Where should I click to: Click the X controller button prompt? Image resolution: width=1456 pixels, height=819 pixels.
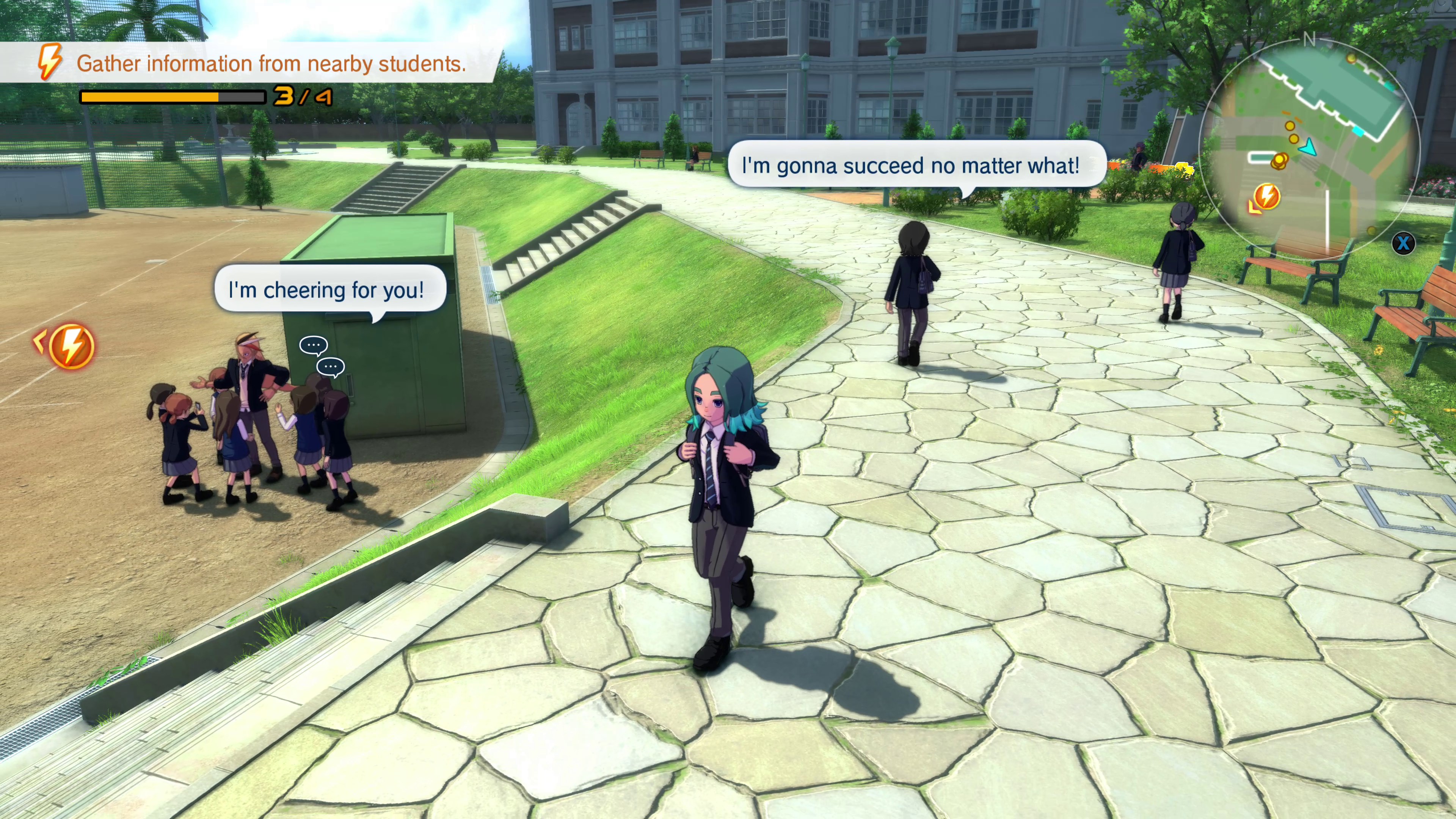(x=1404, y=243)
